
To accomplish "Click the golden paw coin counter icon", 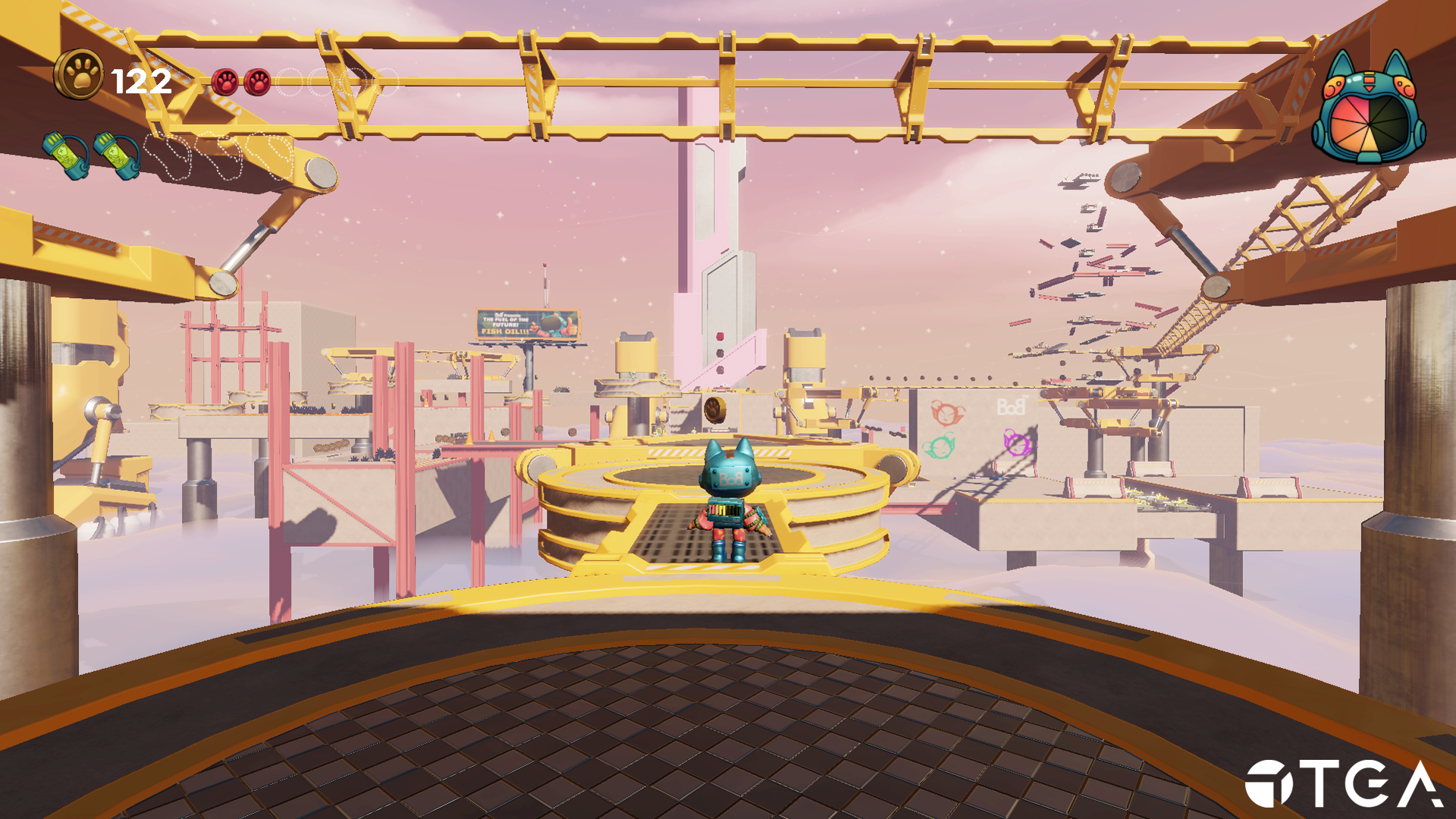I will point(79,74).
